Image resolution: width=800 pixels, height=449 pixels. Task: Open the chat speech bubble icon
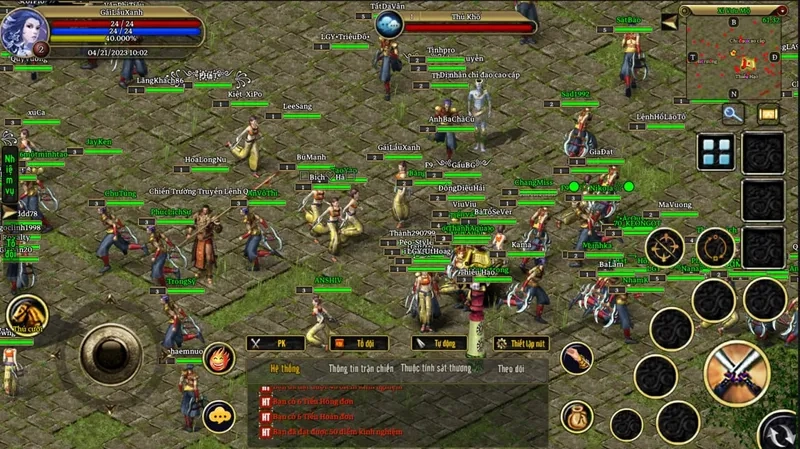[x=219, y=416]
